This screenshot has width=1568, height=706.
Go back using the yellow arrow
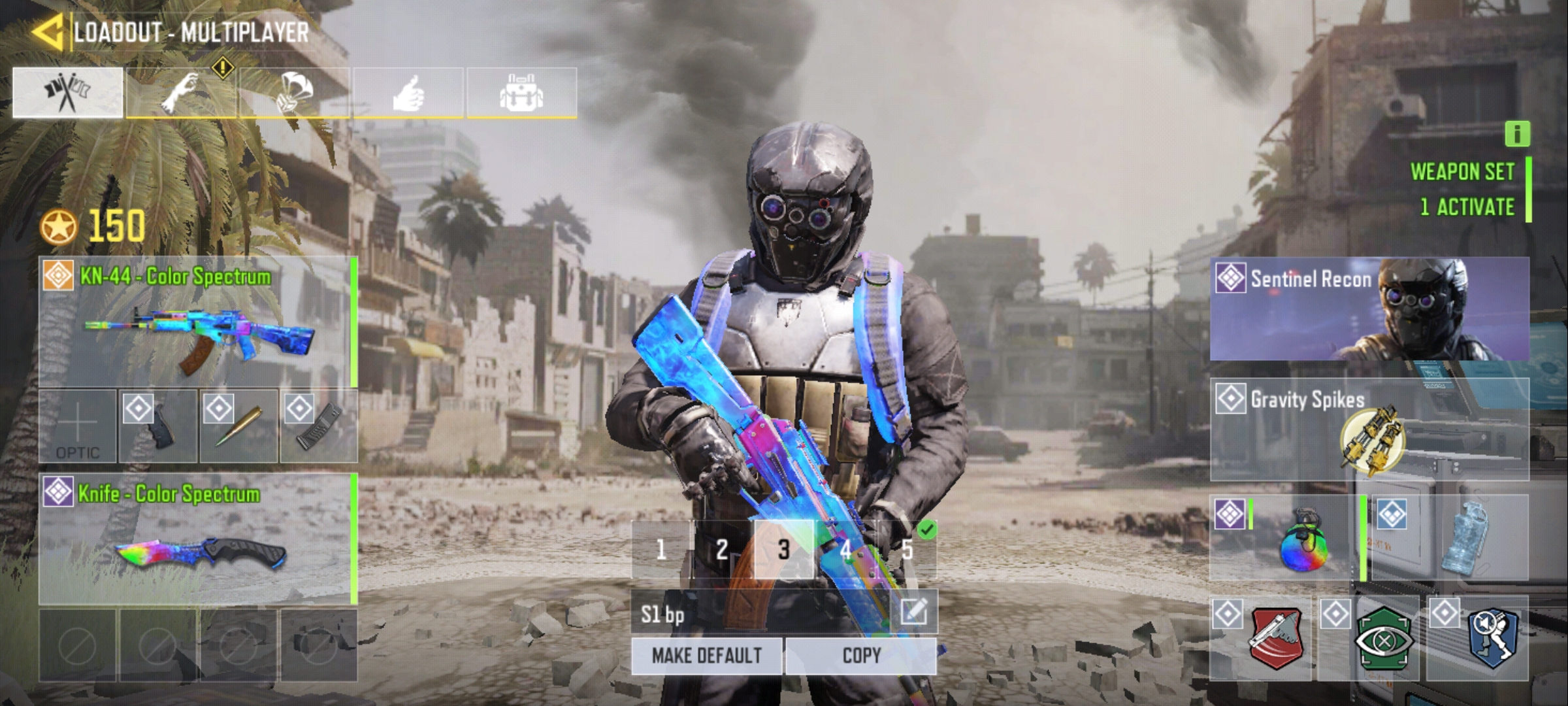tap(47, 33)
